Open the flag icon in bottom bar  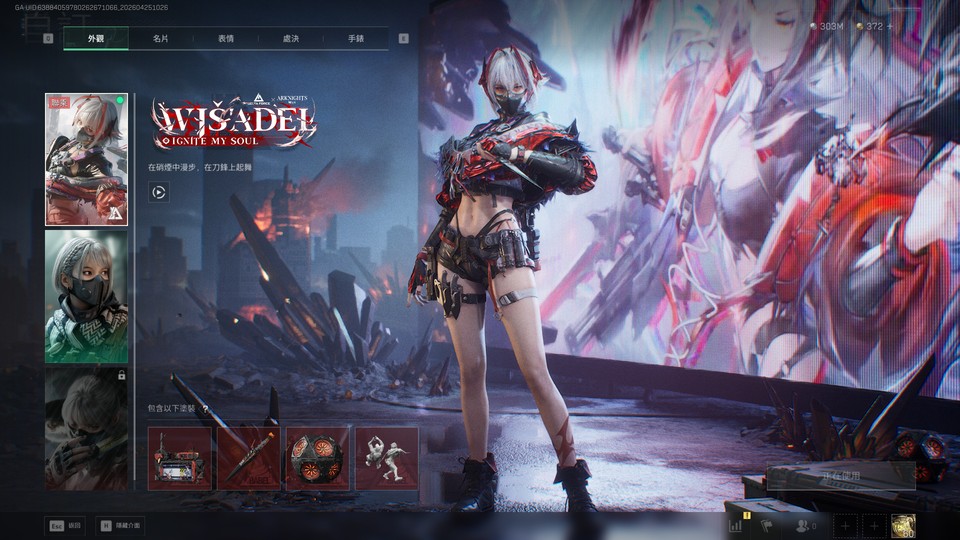click(768, 524)
